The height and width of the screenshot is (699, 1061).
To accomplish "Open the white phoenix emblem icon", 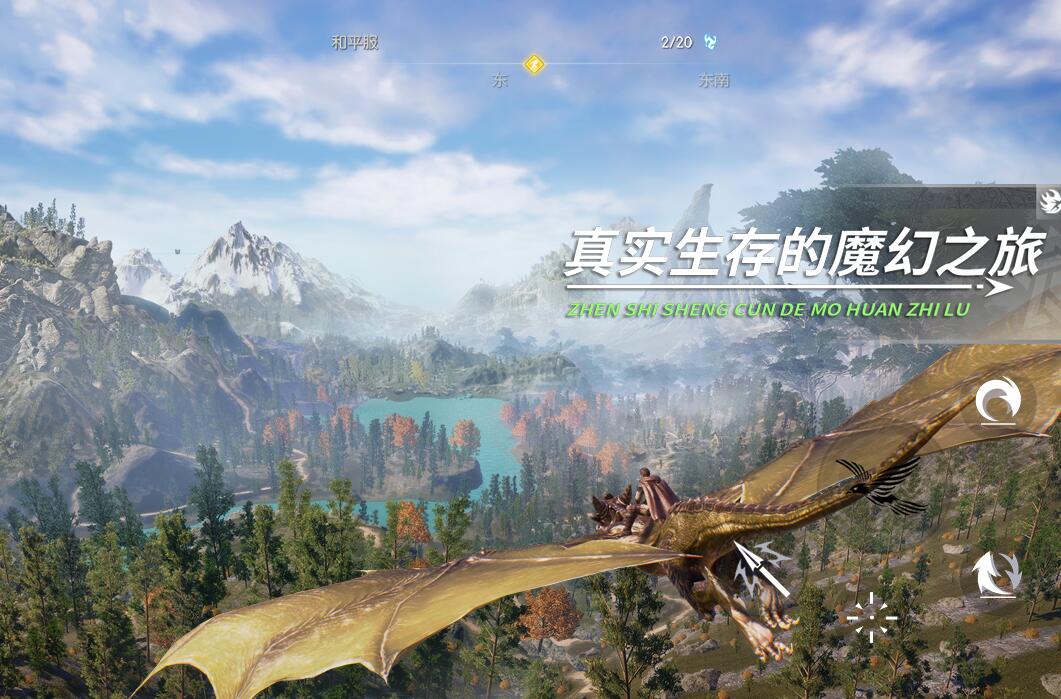I will pos(1049,201).
